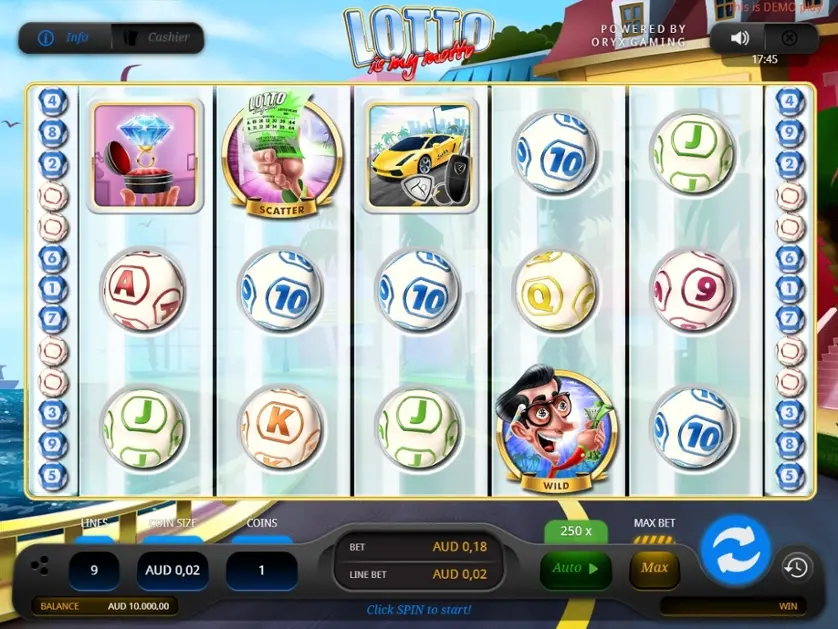Close the game with the X button

(789, 38)
